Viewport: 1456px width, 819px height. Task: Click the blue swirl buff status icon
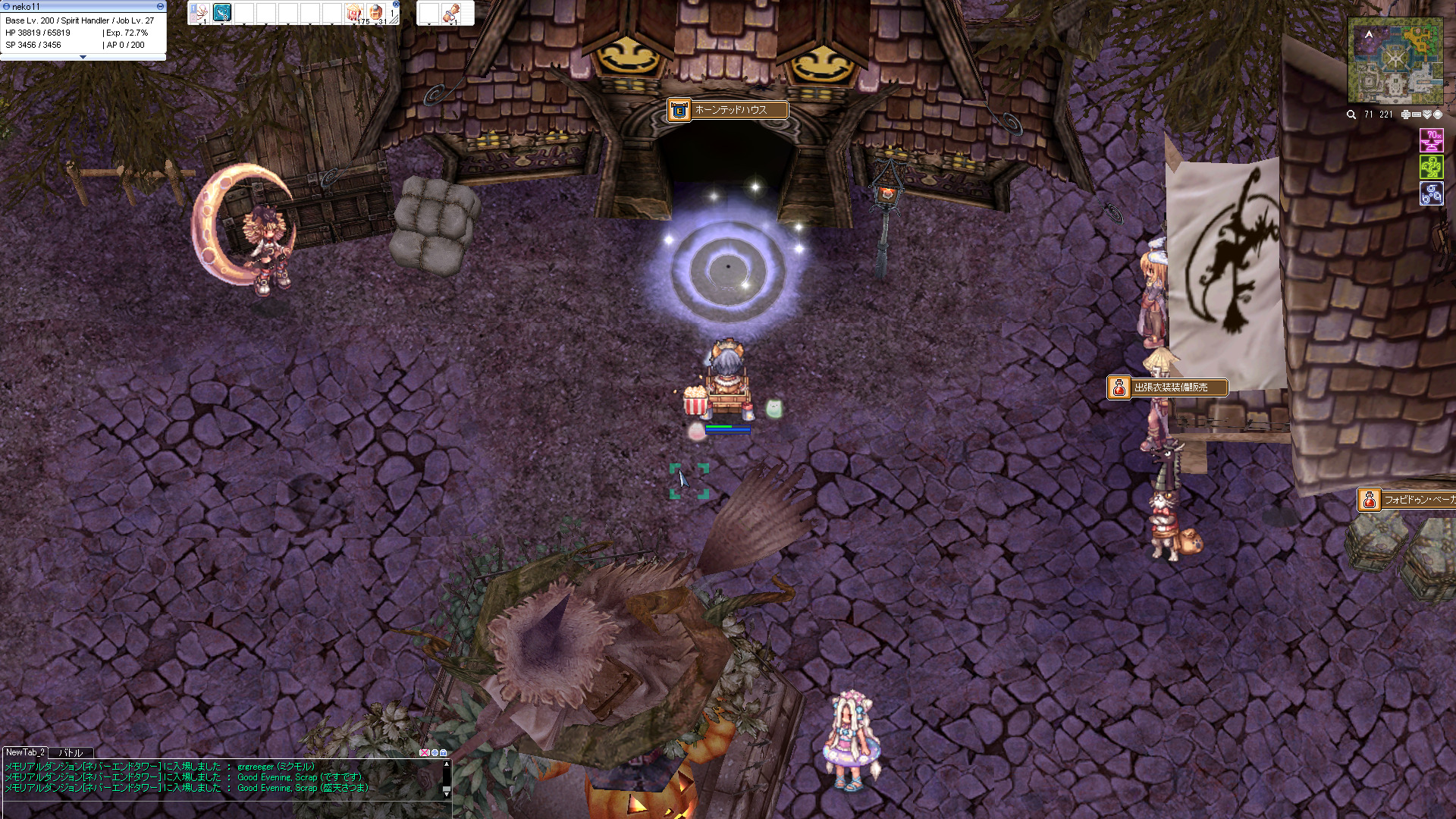(1431, 193)
